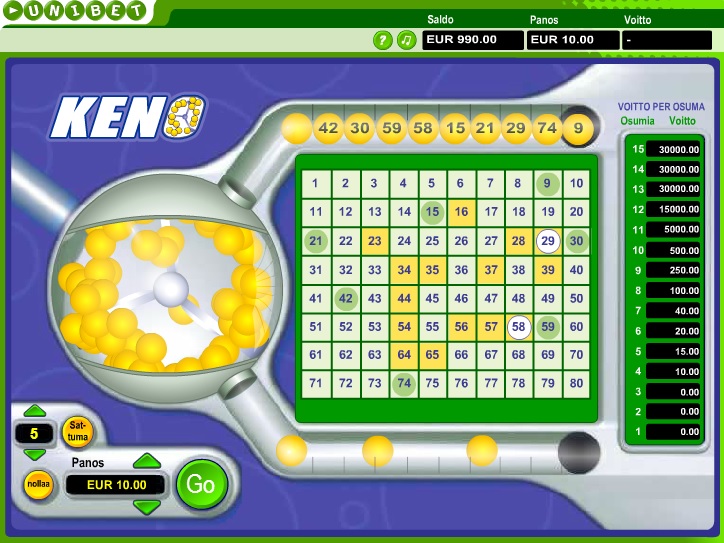Screen dimensions: 724x543
Task: Click grid number 38
Action: pyautogui.click(x=518, y=269)
